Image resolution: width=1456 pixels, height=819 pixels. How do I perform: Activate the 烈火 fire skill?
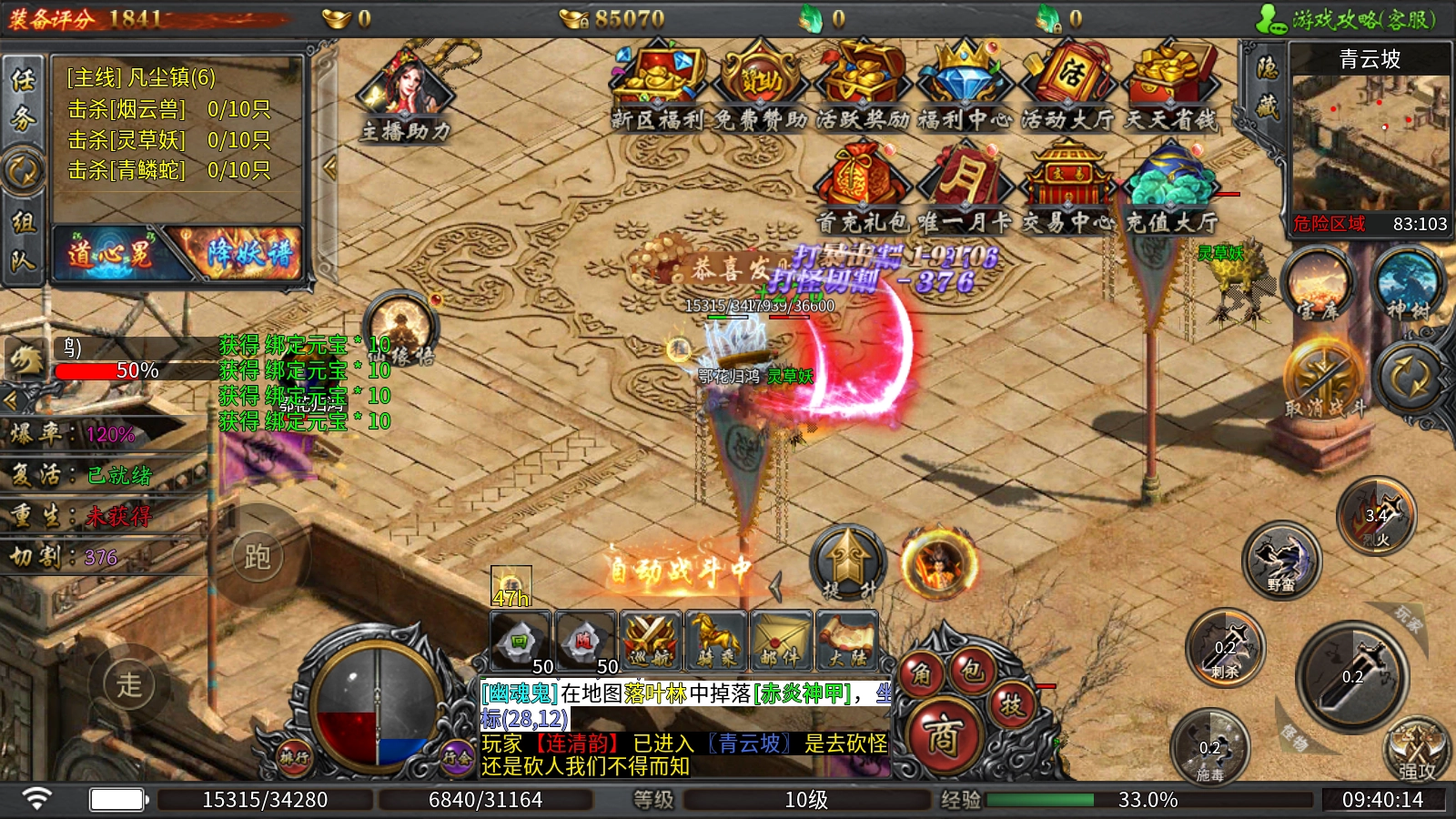pos(1377,517)
